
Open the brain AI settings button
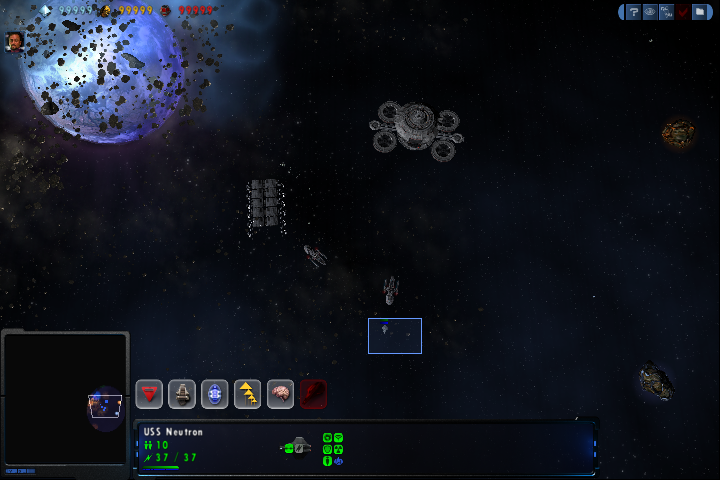tap(280, 394)
